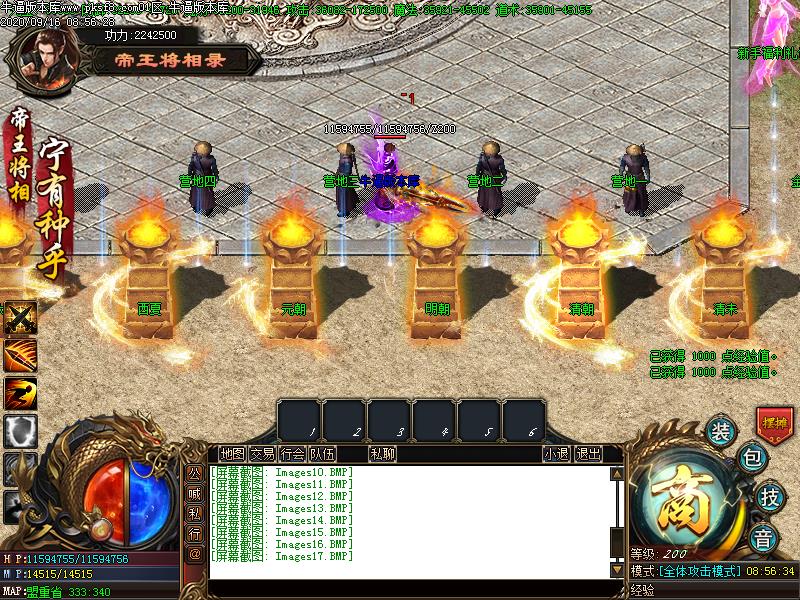Open the 地图 map button

[x=232, y=454]
